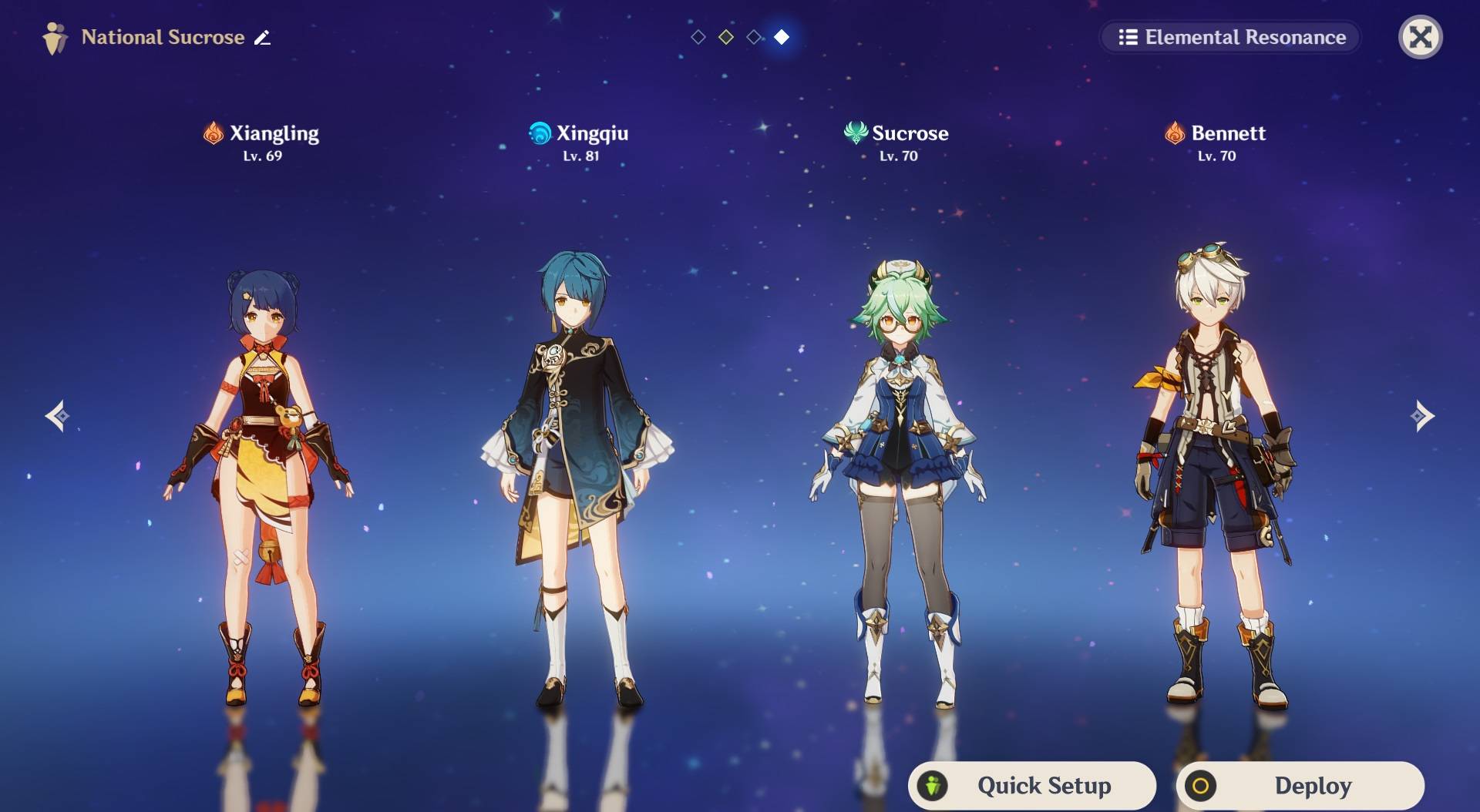Click Sucrose's Anemo element icon
The height and width of the screenshot is (812, 1480).
coord(854,133)
